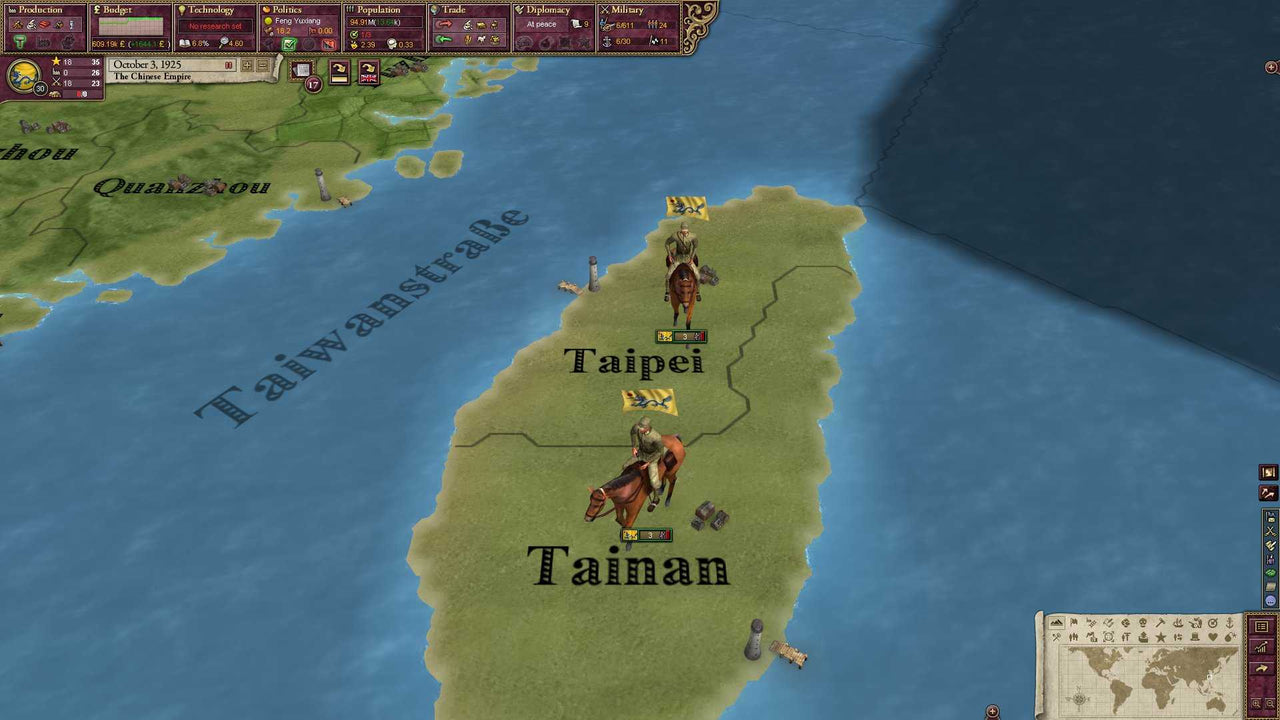
Task: Select the political map mode icon above the minimap
Action: [x=1073, y=622]
